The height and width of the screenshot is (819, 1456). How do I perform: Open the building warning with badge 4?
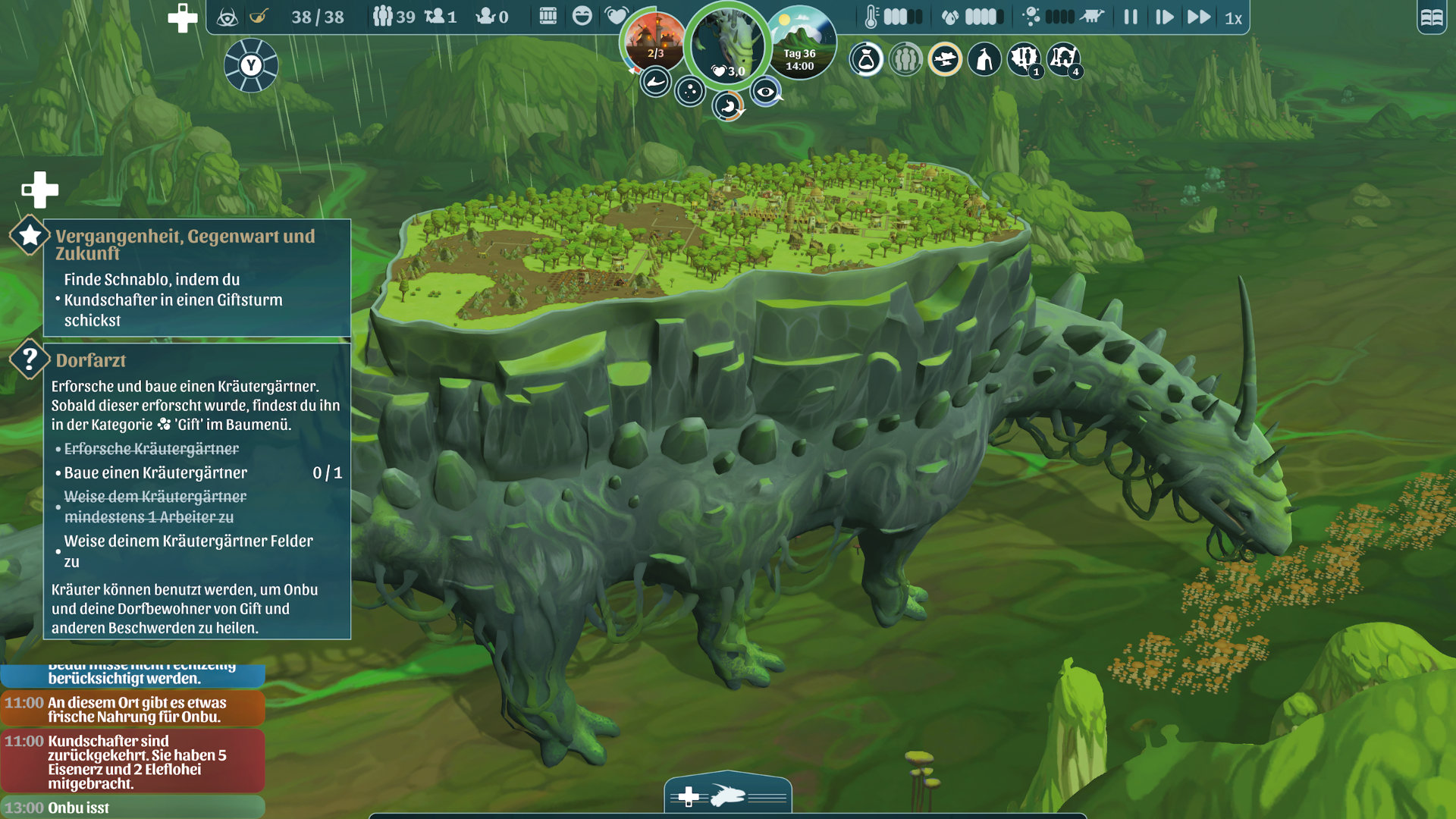tap(1063, 58)
